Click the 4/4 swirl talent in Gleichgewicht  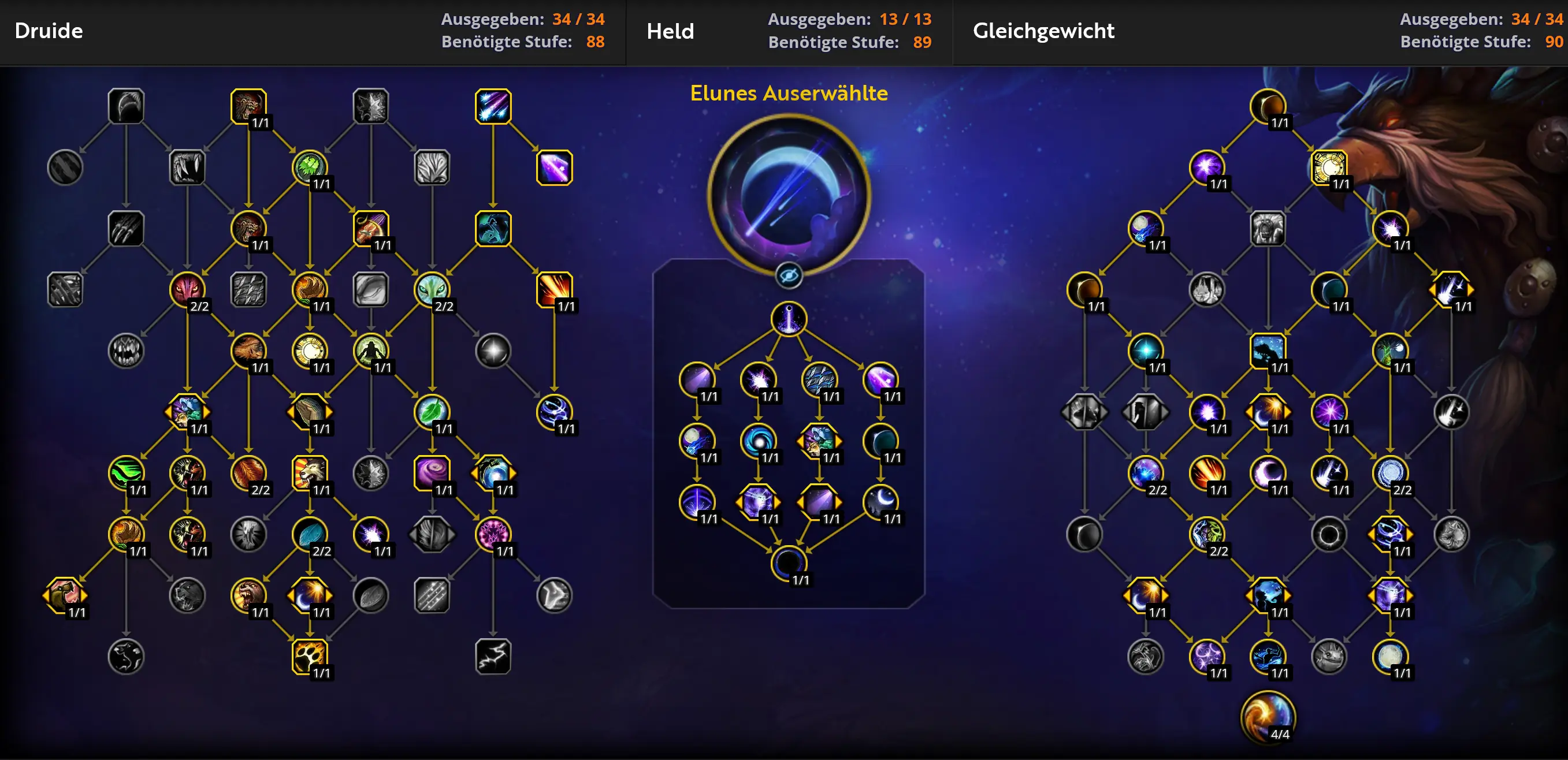(1268, 717)
